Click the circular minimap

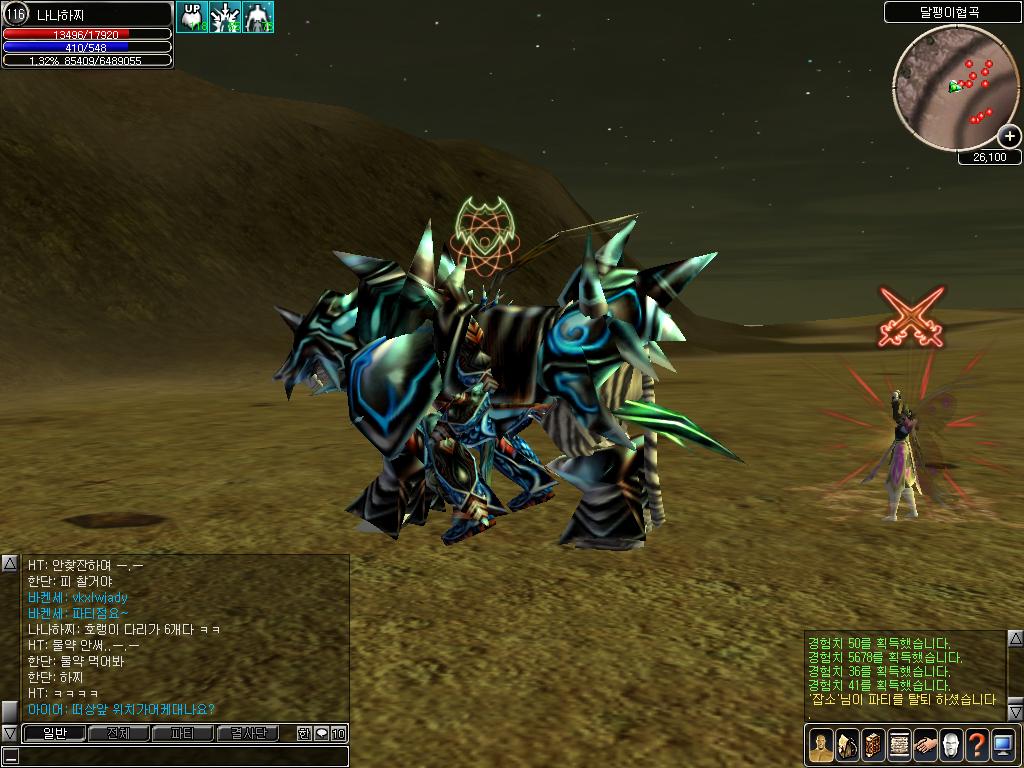click(x=955, y=88)
